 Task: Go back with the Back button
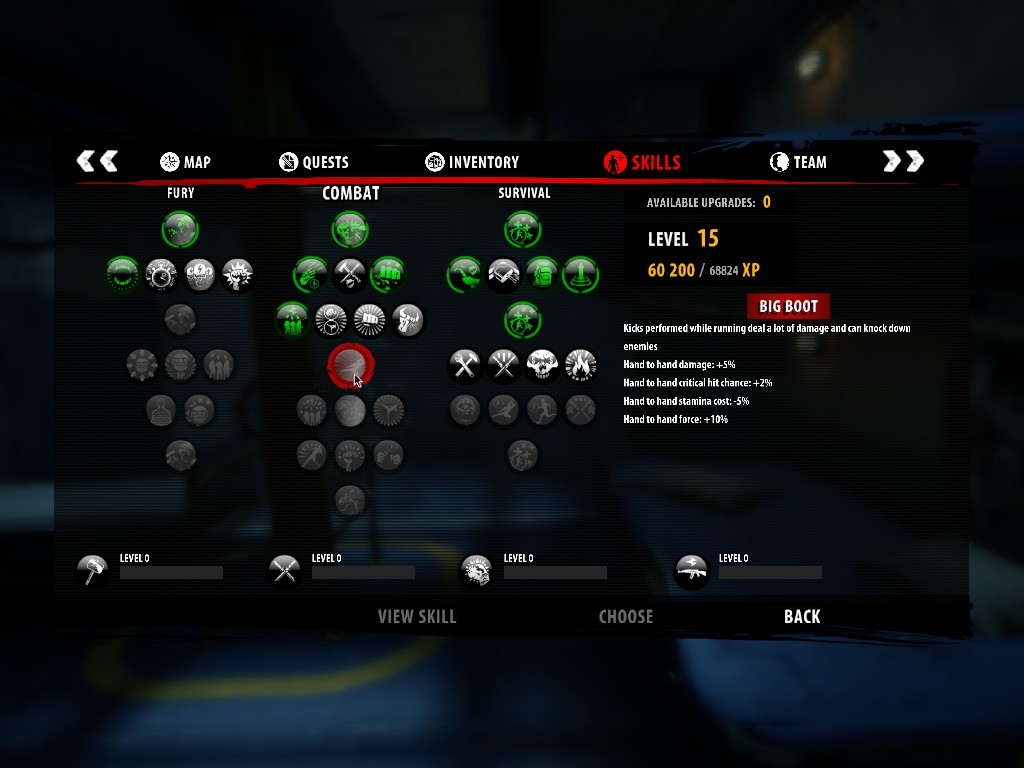click(802, 617)
